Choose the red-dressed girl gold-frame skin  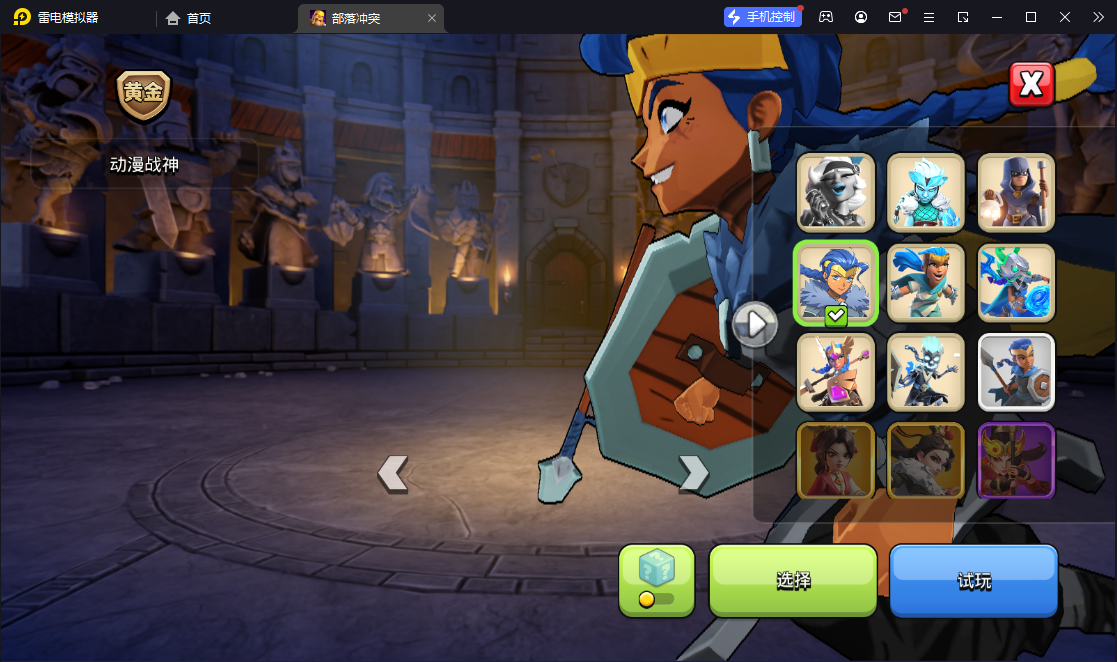coord(836,460)
